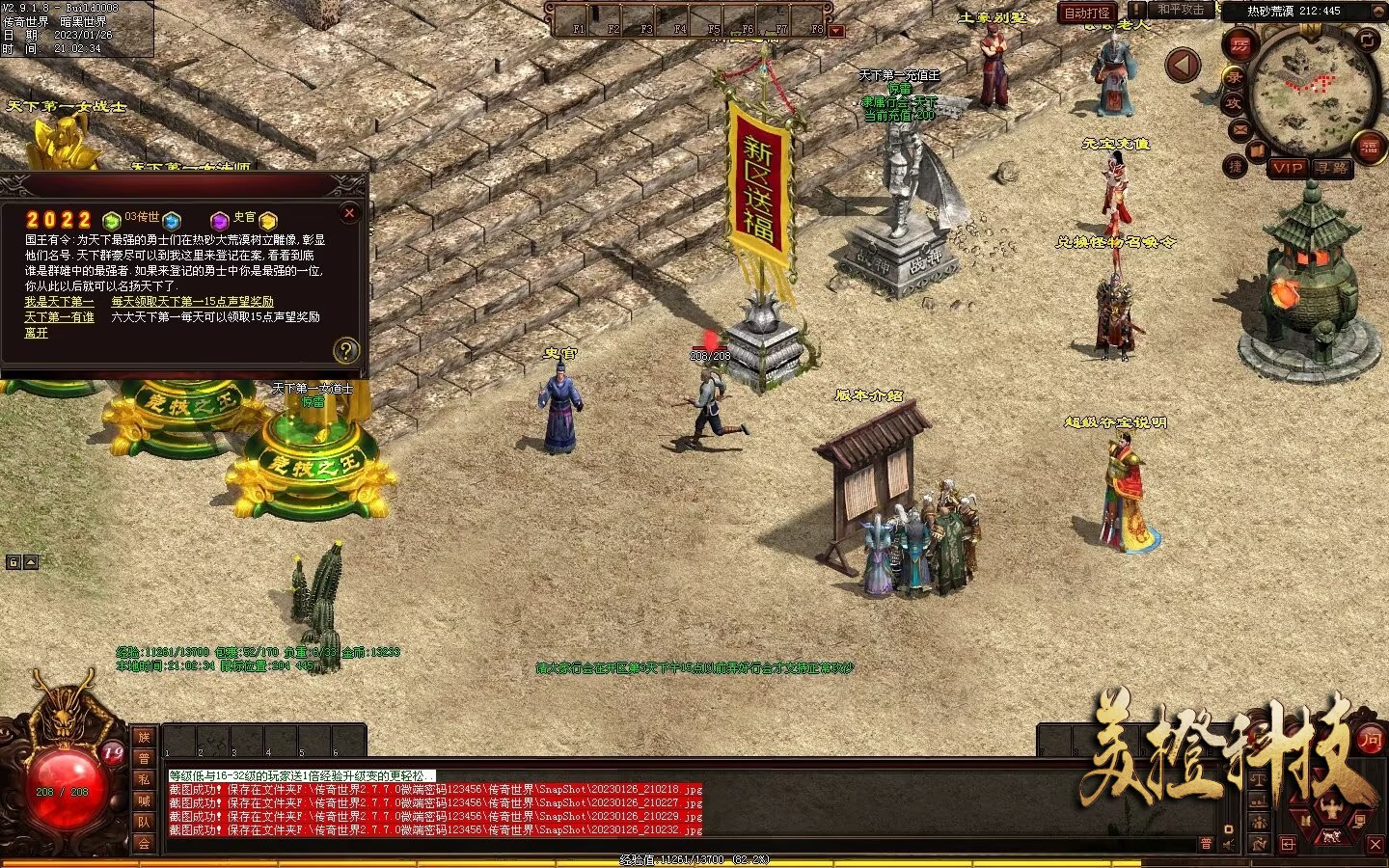Open the 历 calendar round button
The width and height of the screenshot is (1389, 868).
[1240, 46]
